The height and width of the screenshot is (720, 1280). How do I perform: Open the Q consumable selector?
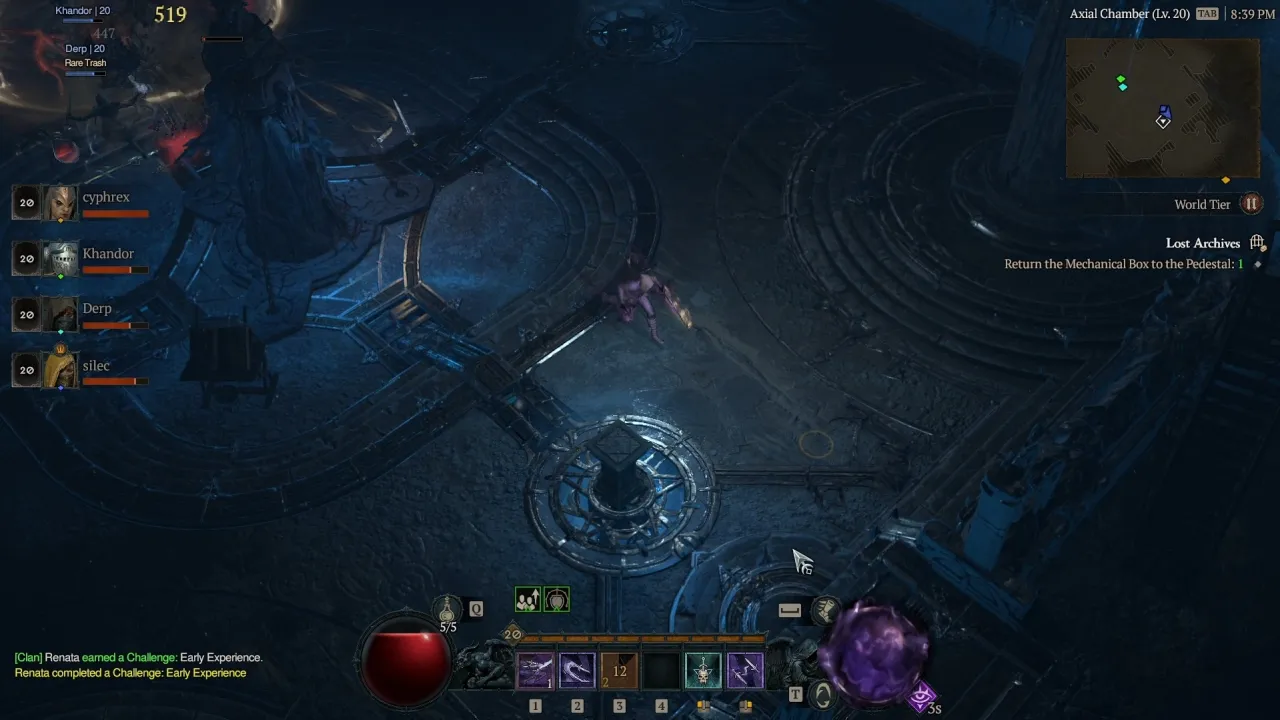pyautogui.click(x=476, y=607)
